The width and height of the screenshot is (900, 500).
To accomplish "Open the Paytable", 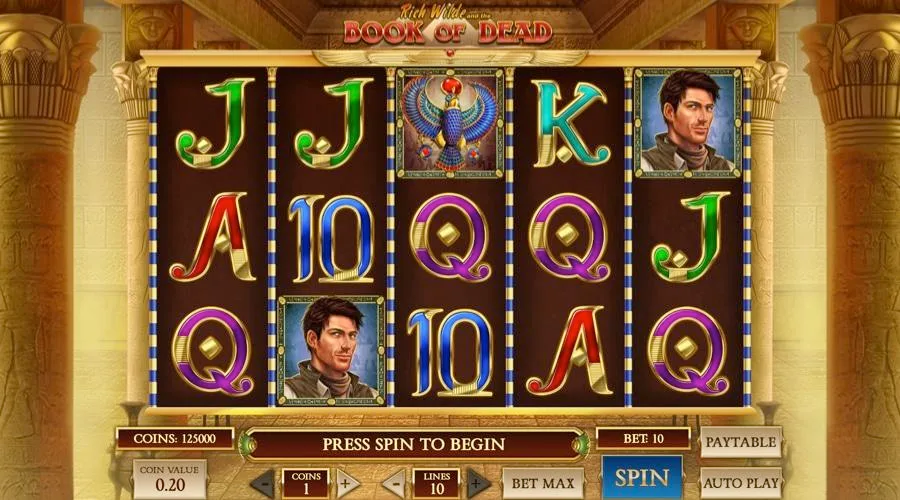I will pyautogui.click(x=741, y=442).
